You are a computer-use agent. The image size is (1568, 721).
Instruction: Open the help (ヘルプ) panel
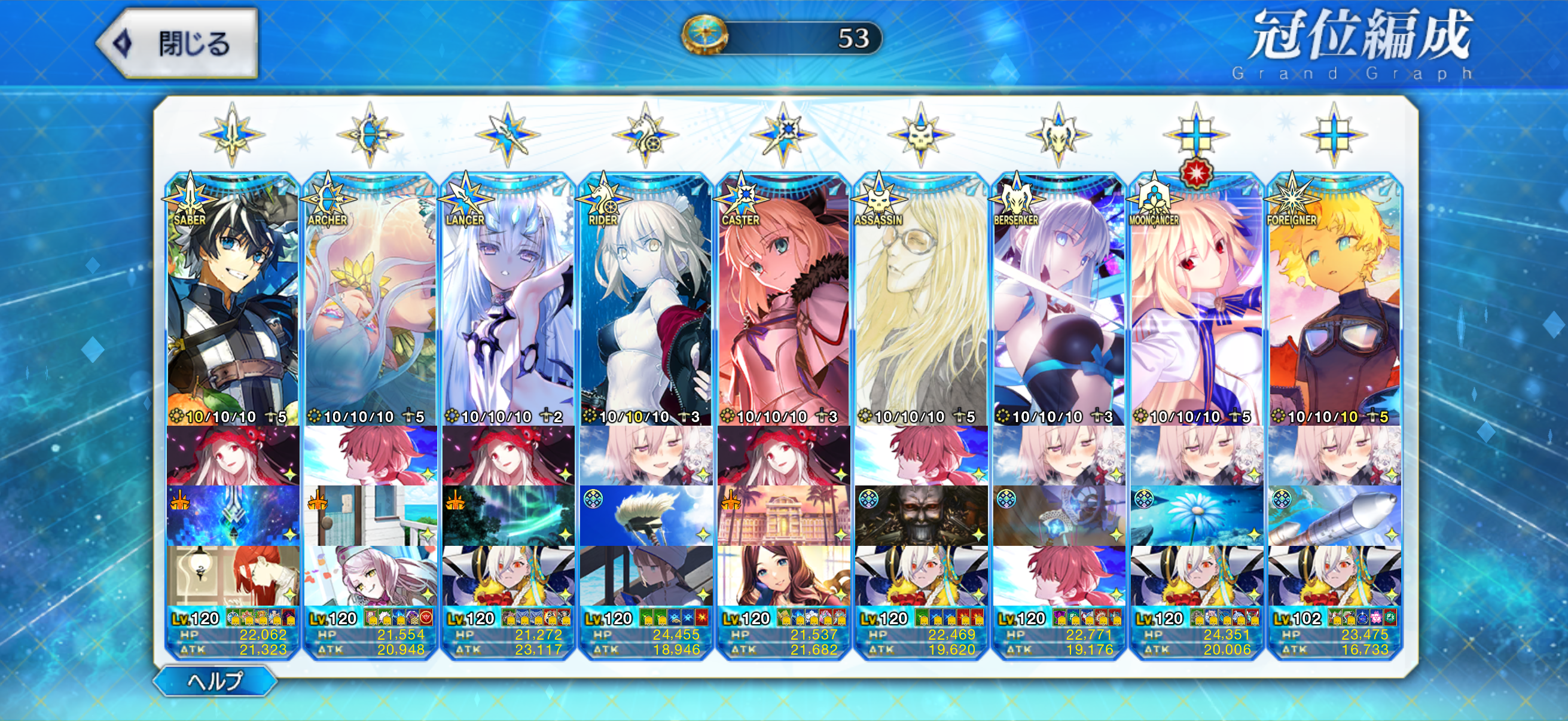point(215,681)
